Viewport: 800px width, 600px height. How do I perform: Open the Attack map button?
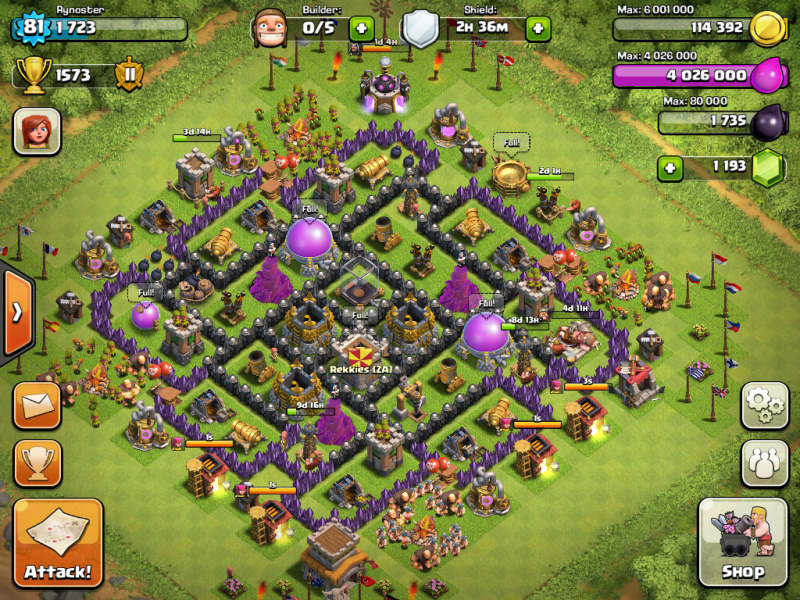[x=57, y=543]
